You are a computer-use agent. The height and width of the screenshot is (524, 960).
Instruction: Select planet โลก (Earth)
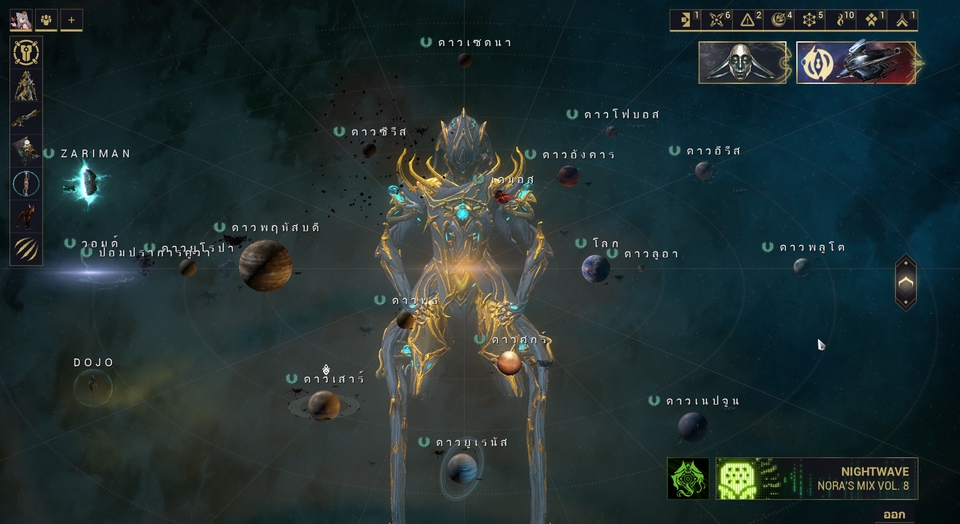coord(596,268)
